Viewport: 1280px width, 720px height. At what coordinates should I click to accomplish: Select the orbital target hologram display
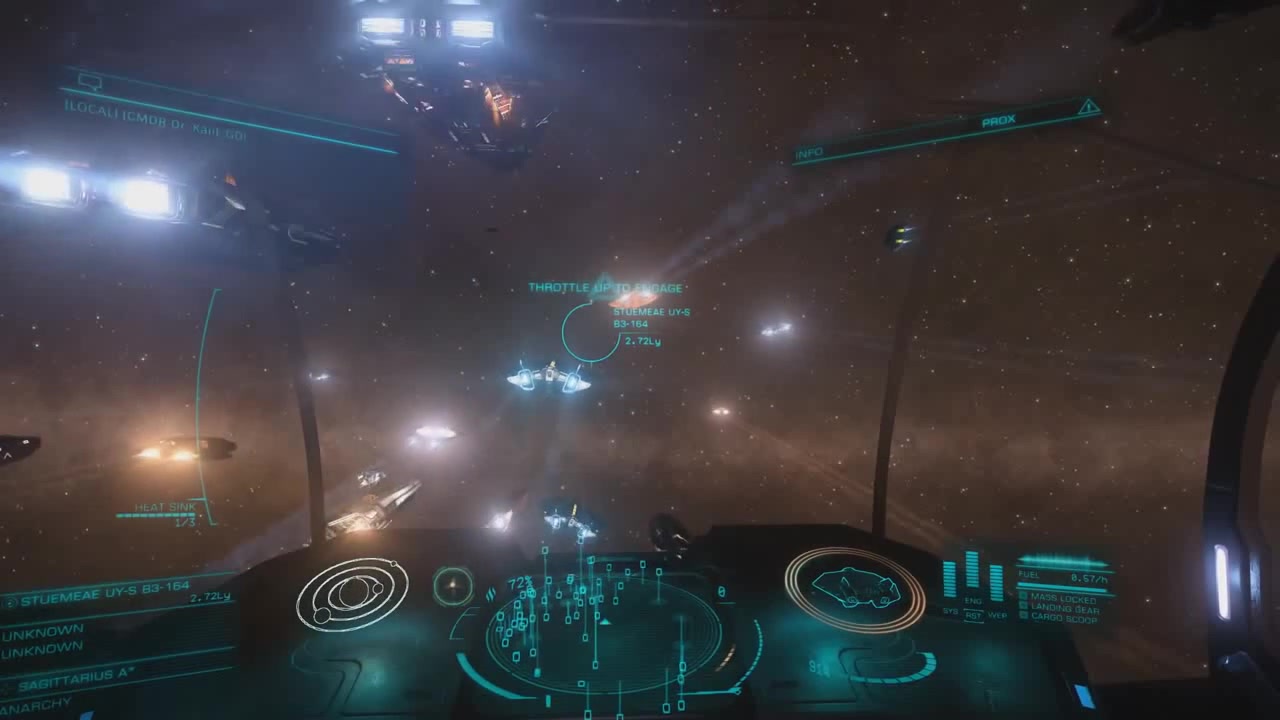(352, 595)
